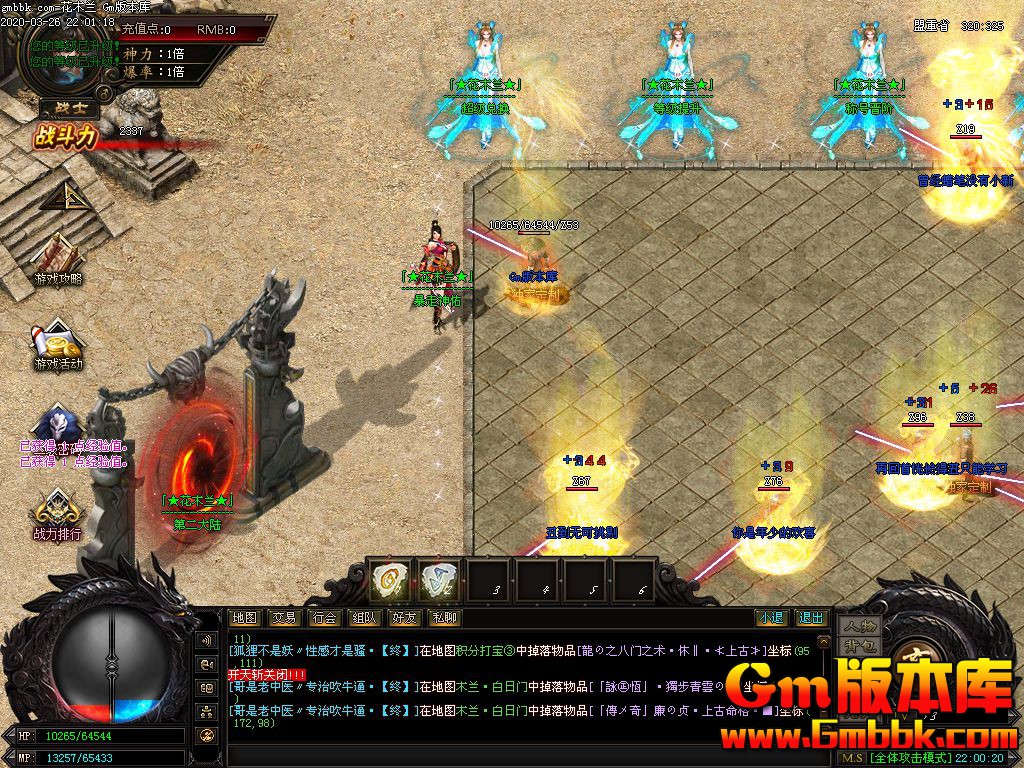Open the 地图 map tab
Screen dimensions: 1024x768
(x=244, y=618)
